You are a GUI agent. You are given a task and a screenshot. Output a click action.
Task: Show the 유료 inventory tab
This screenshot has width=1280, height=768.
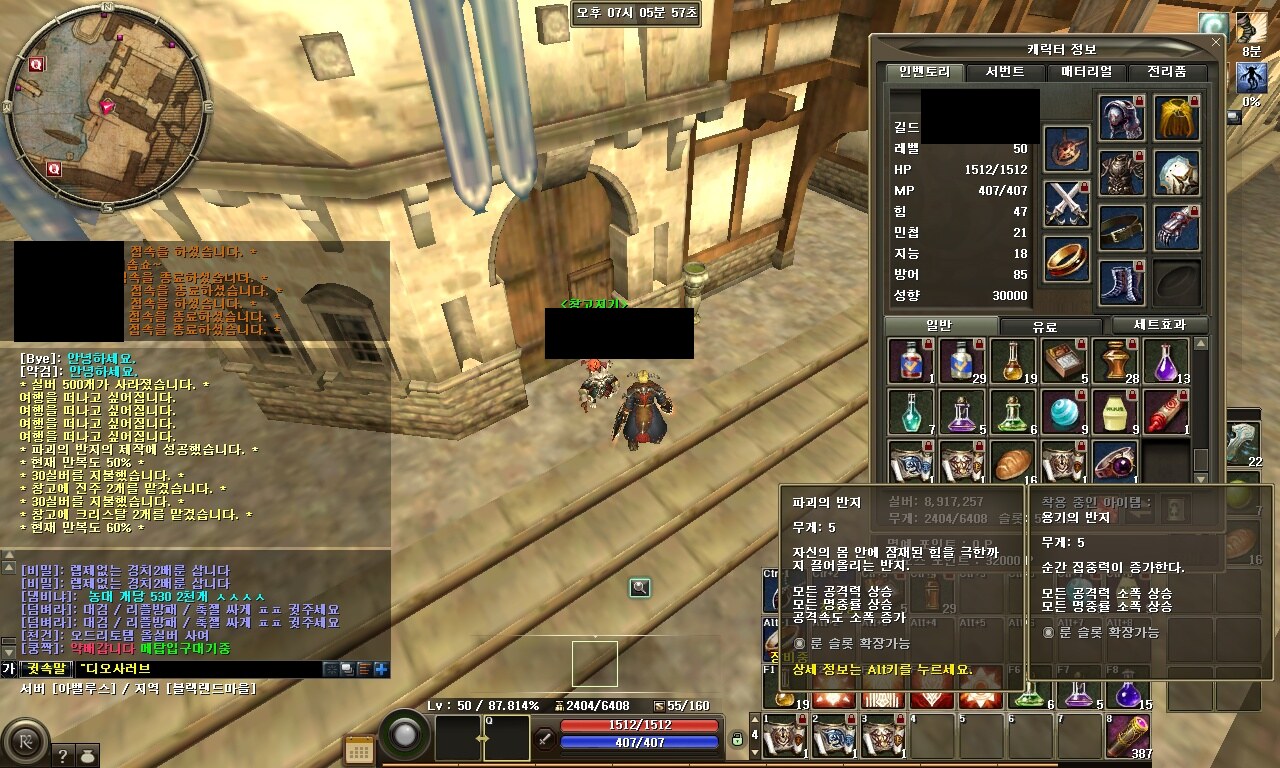(1044, 326)
